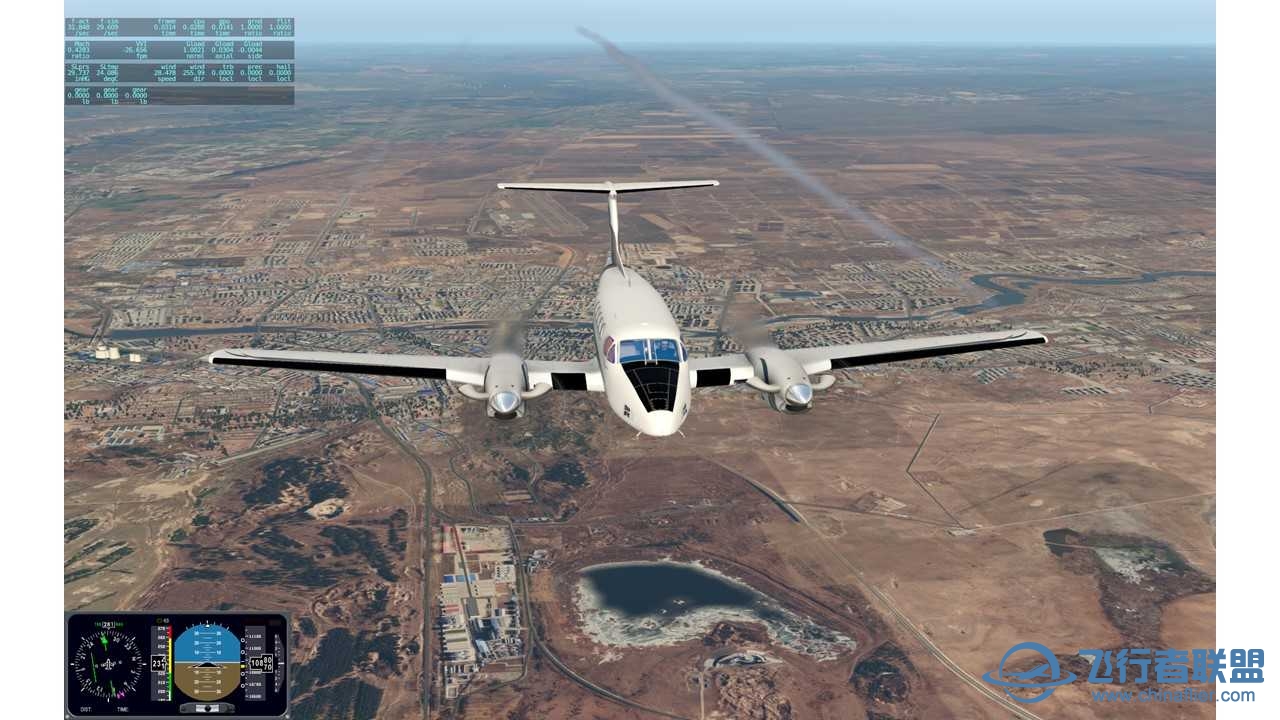Select the TIME label on the instrument panel

(x=123, y=708)
